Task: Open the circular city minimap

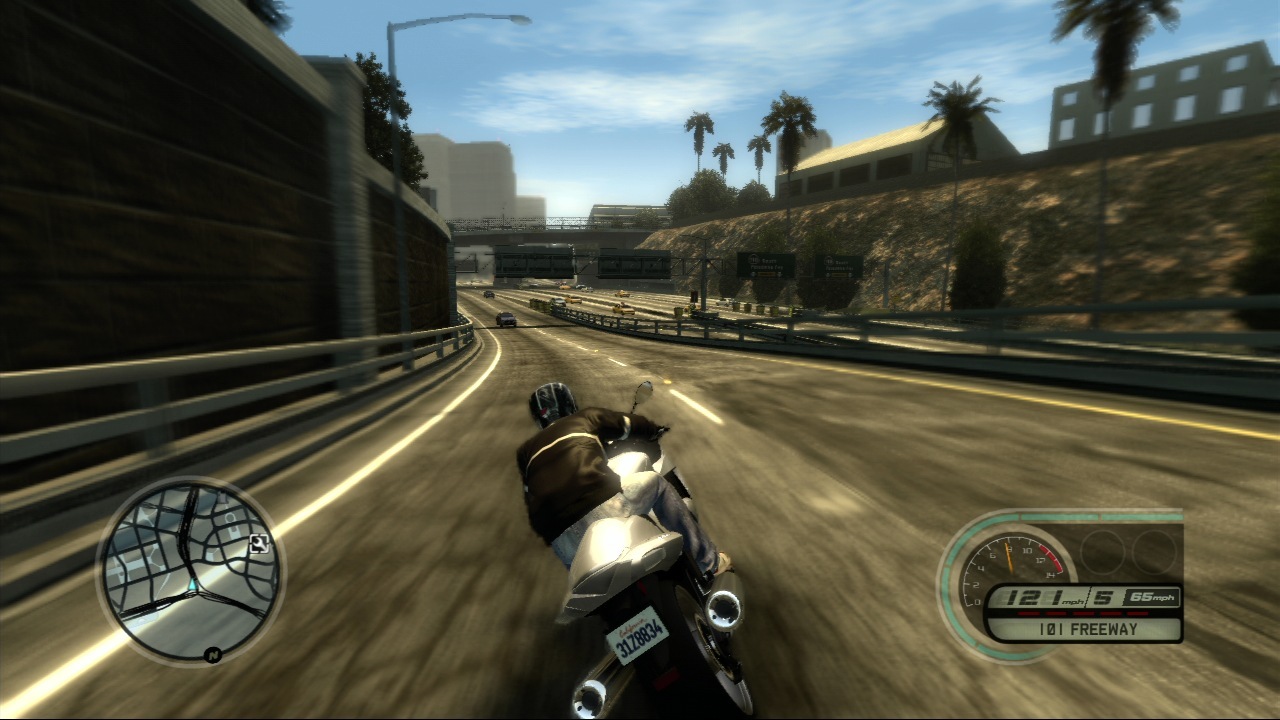Action: [x=190, y=571]
